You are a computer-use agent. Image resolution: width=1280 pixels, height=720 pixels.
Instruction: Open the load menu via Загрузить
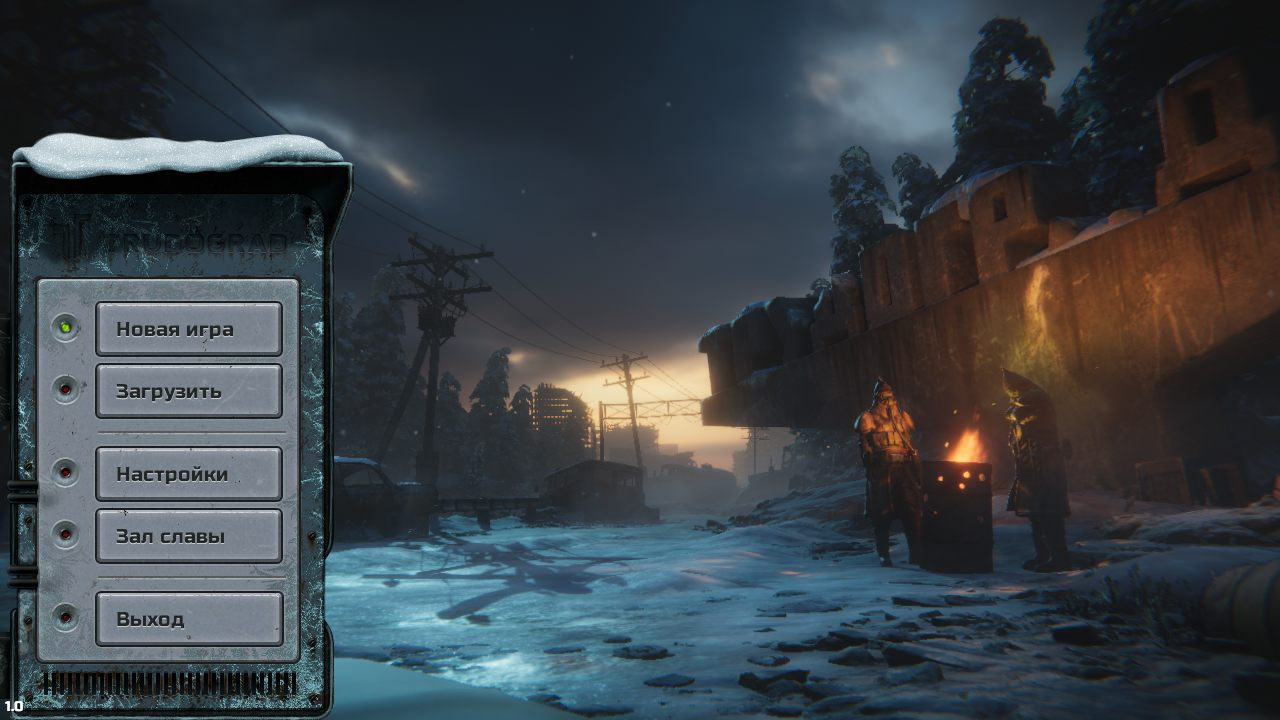click(x=188, y=391)
